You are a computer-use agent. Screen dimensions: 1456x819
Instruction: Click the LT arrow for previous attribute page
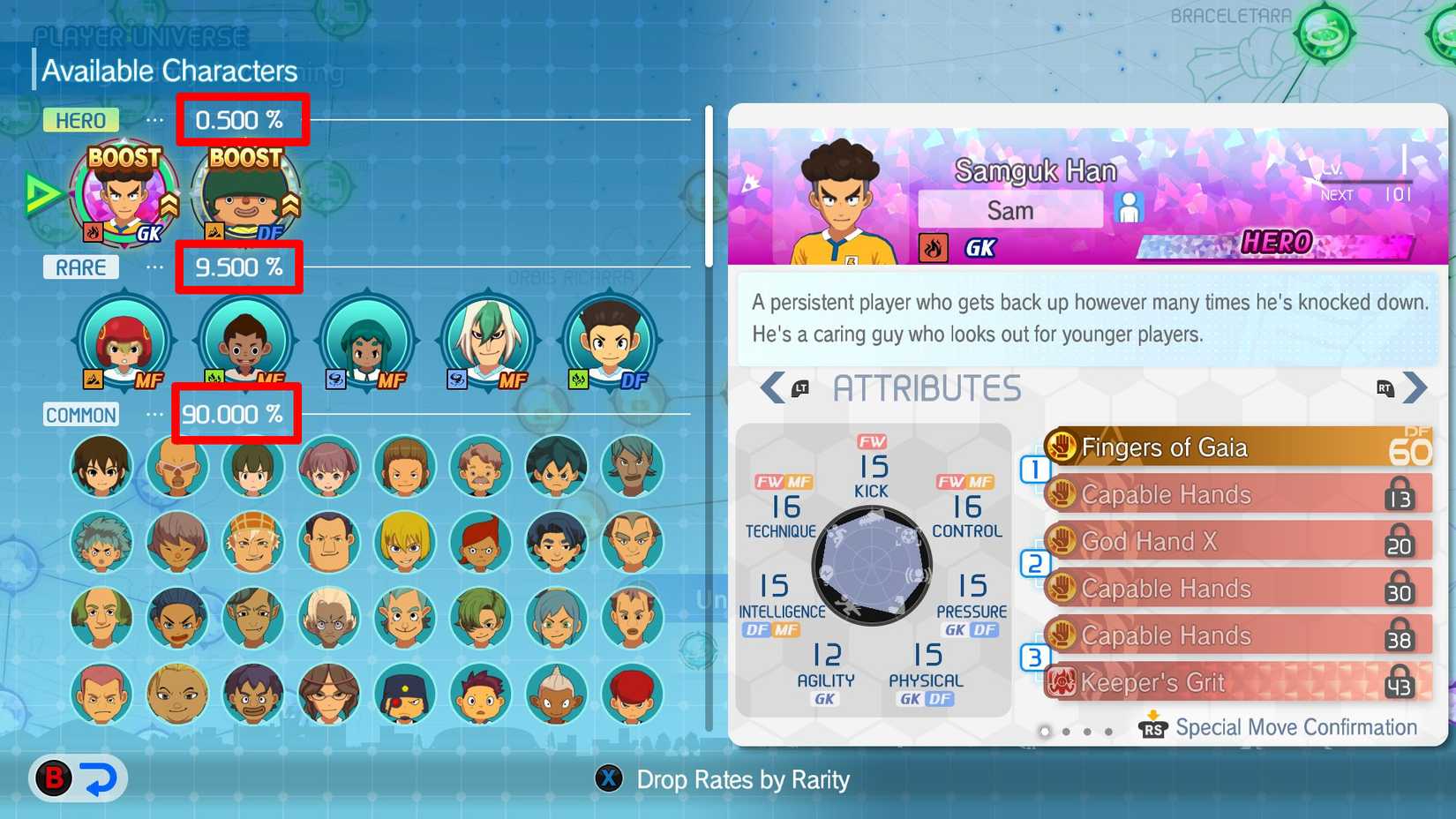[771, 387]
